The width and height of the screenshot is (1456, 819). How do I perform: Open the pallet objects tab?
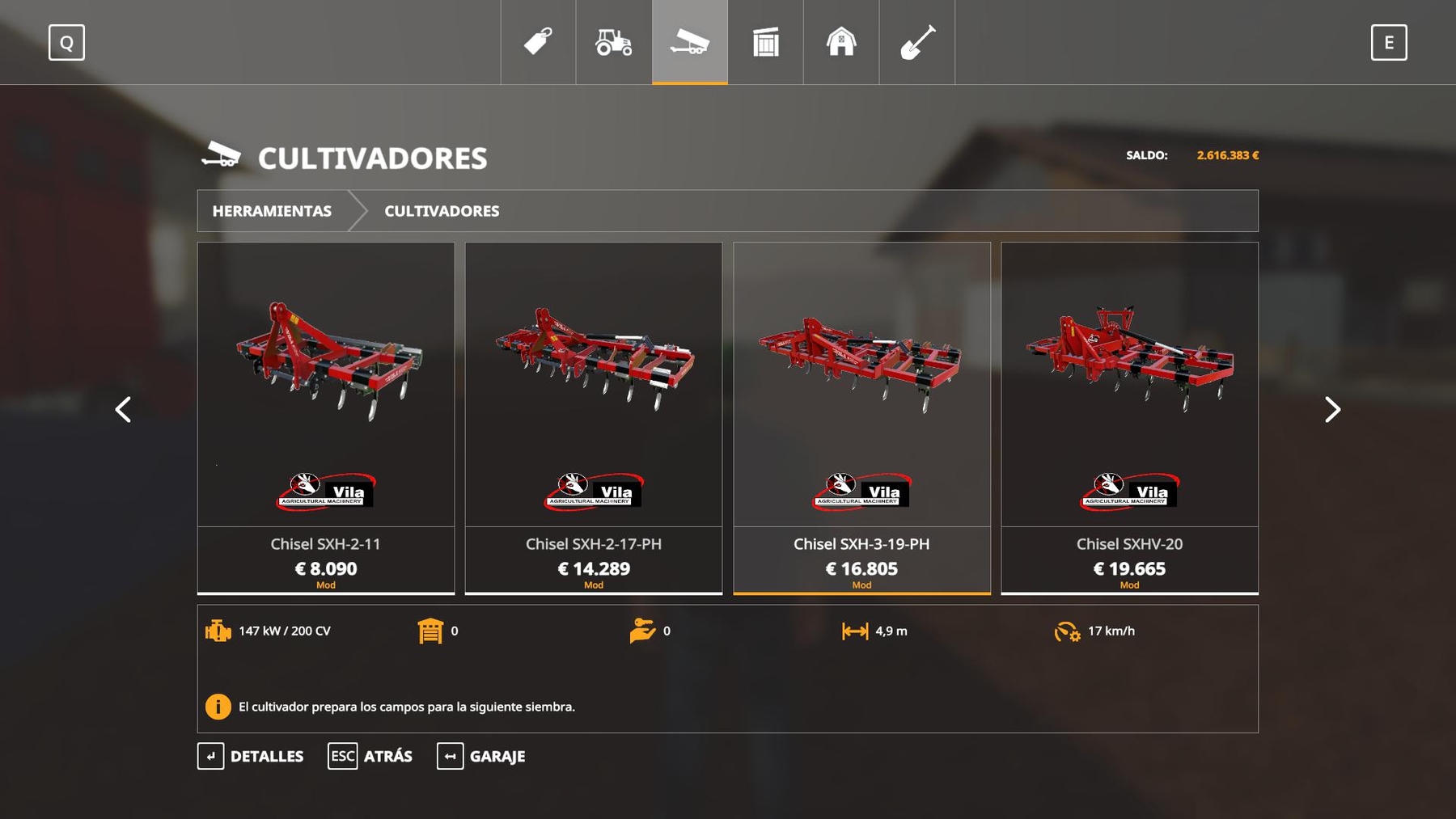coord(765,41)
